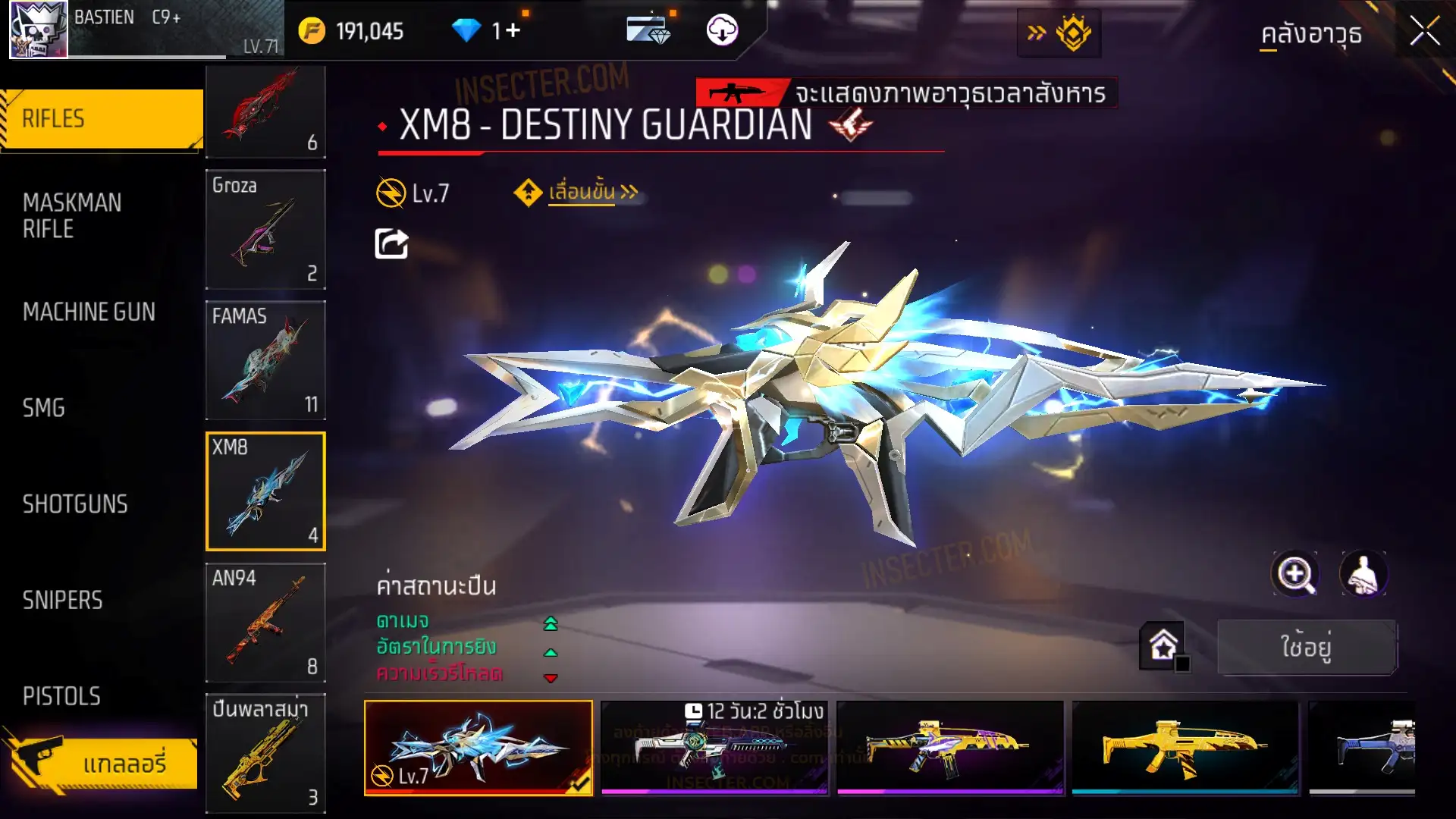This screenshot has height=819, width=1456.
Task: Select the time-limited XM8 skin
Action: (714, 747)
